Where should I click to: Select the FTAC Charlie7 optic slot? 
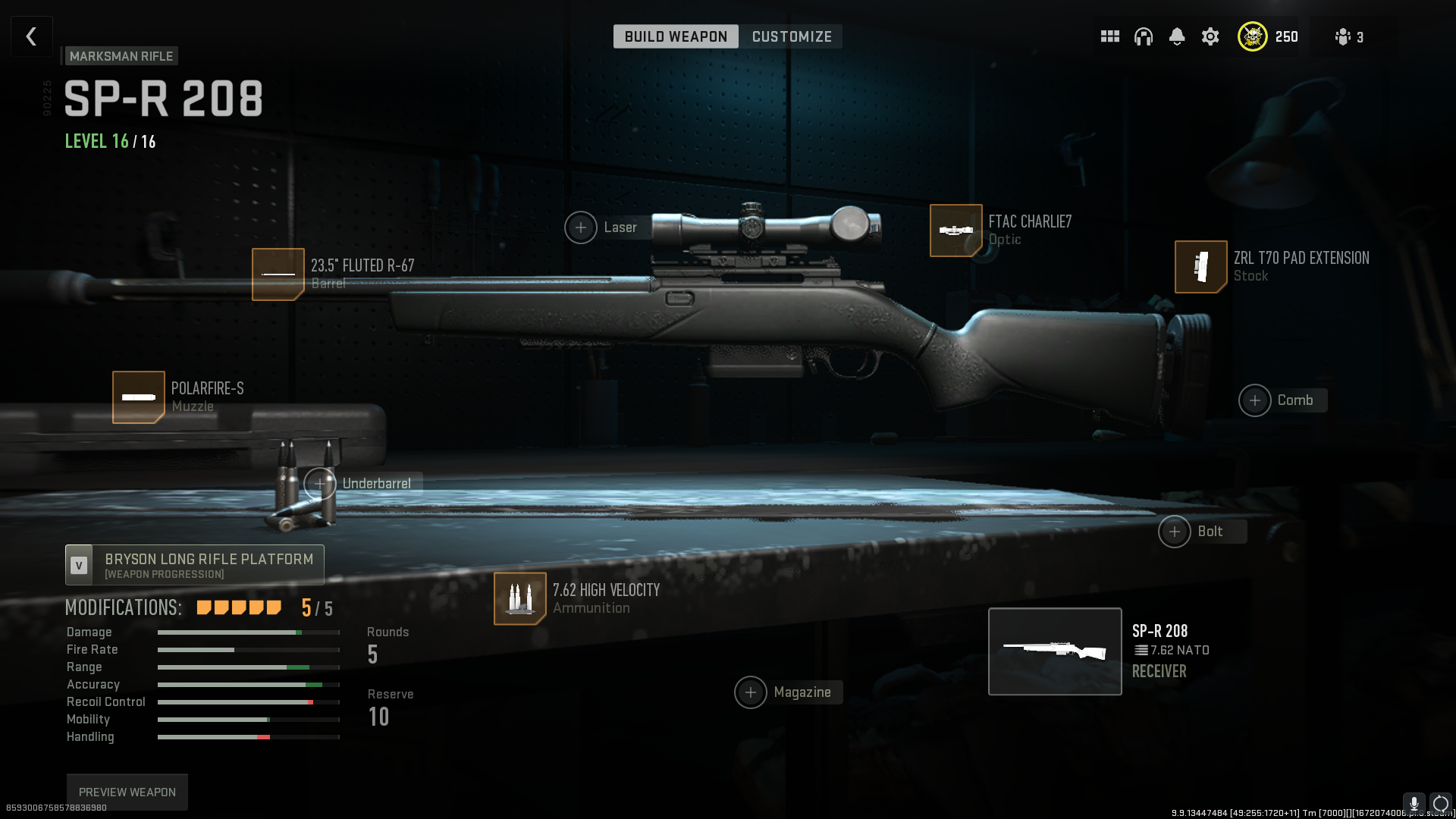point(955,231)
